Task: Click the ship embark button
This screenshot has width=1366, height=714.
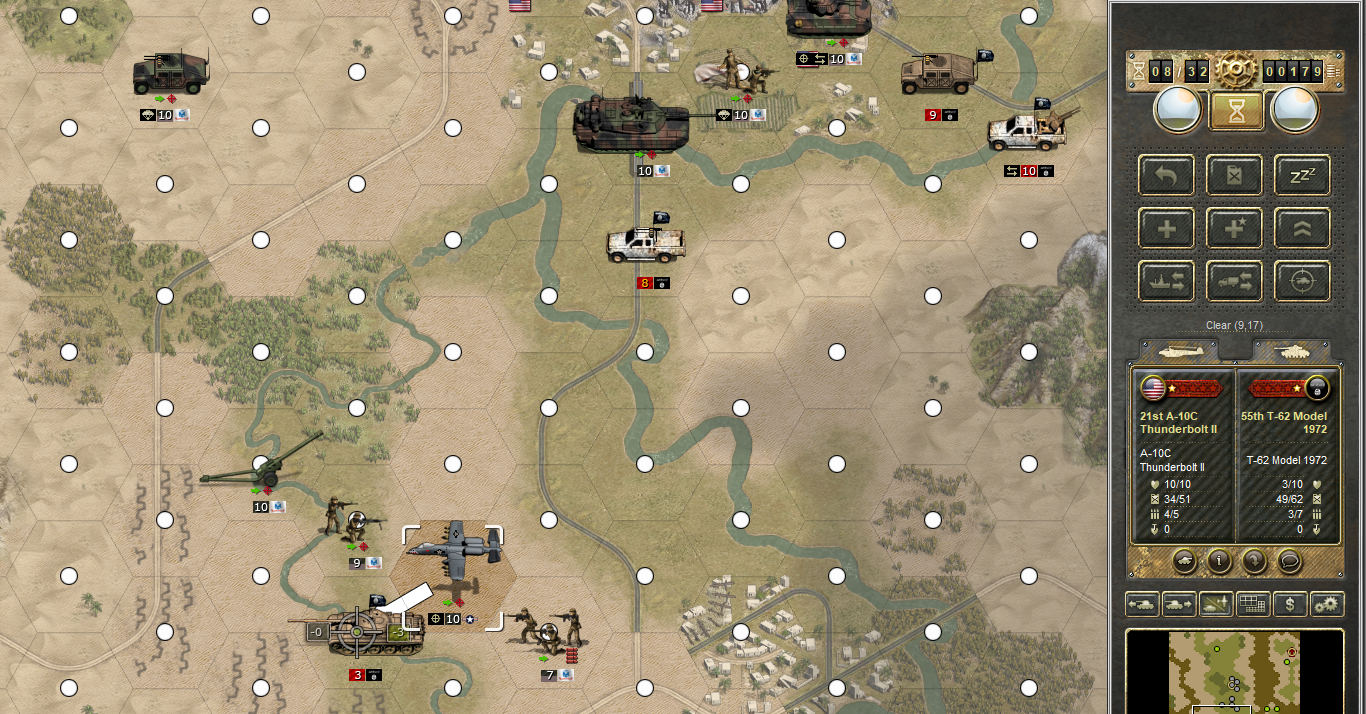Action: pyautogui.click(x=1166, y=282)
